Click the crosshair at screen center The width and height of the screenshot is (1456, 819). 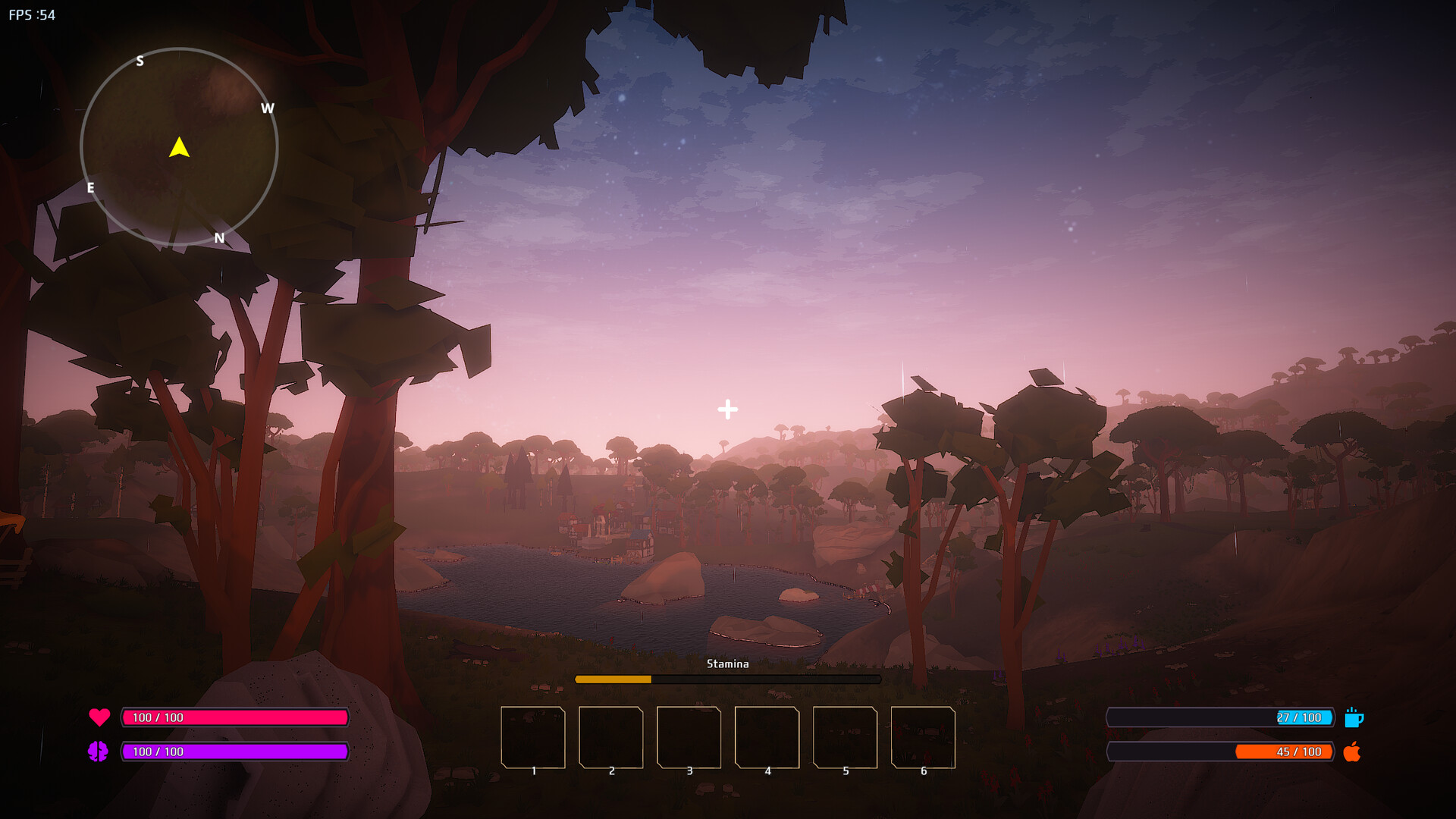coord(727,408)
